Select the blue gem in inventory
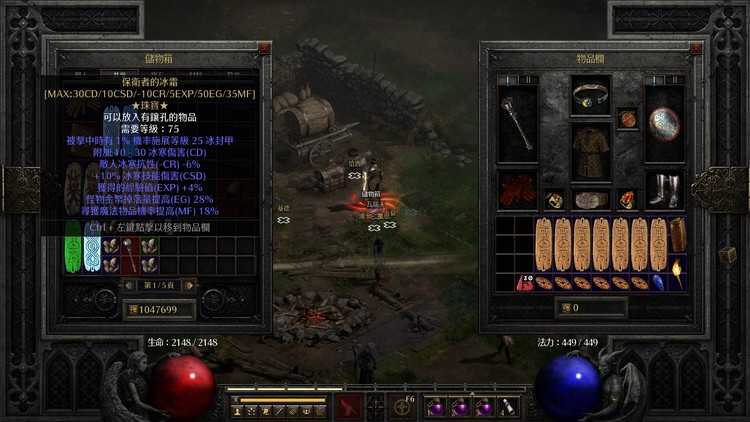The height and width of the screenshot is (422, 750). click(661, 282)
